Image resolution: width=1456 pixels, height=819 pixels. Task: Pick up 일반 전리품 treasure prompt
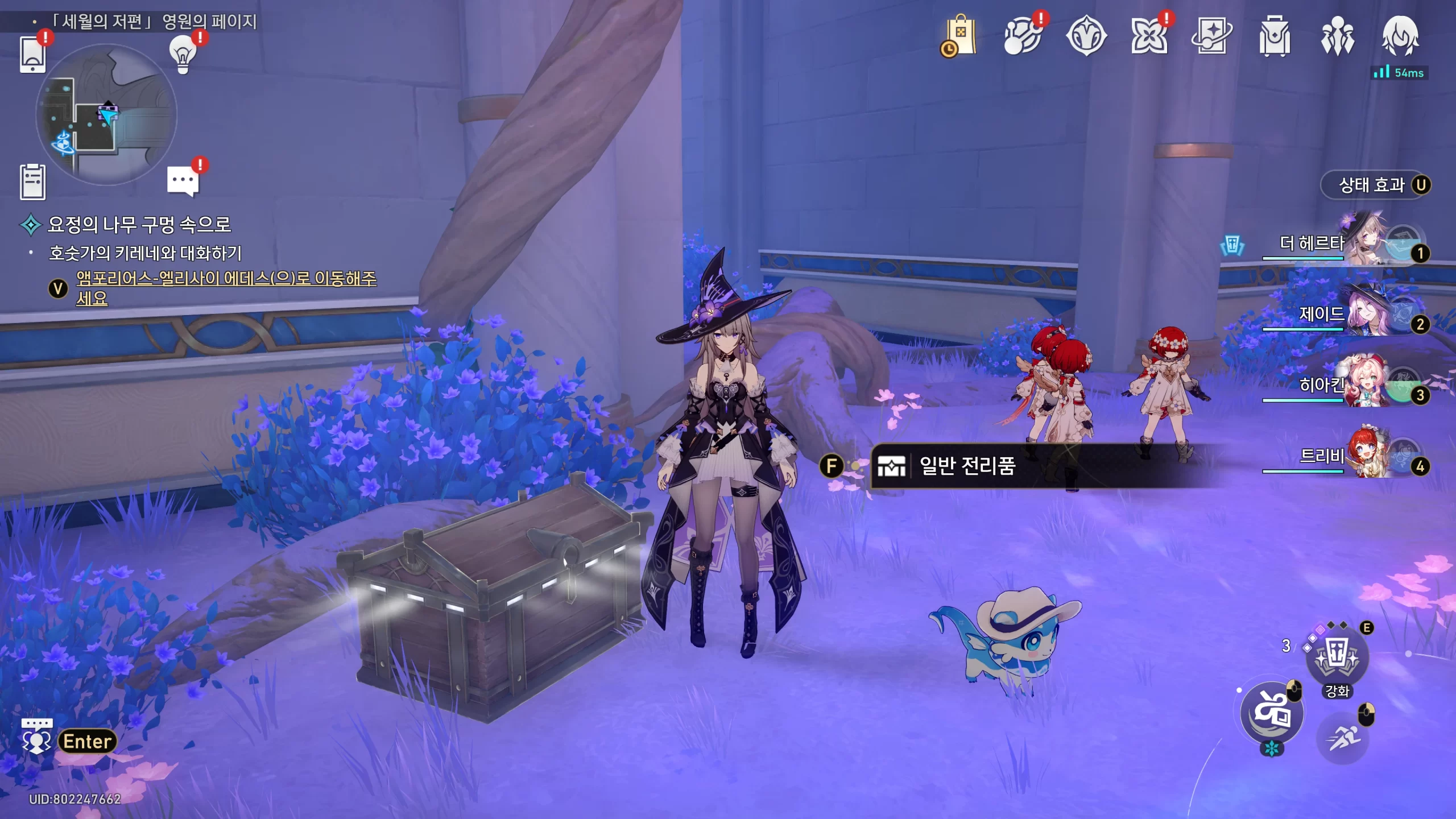[967, 466]
